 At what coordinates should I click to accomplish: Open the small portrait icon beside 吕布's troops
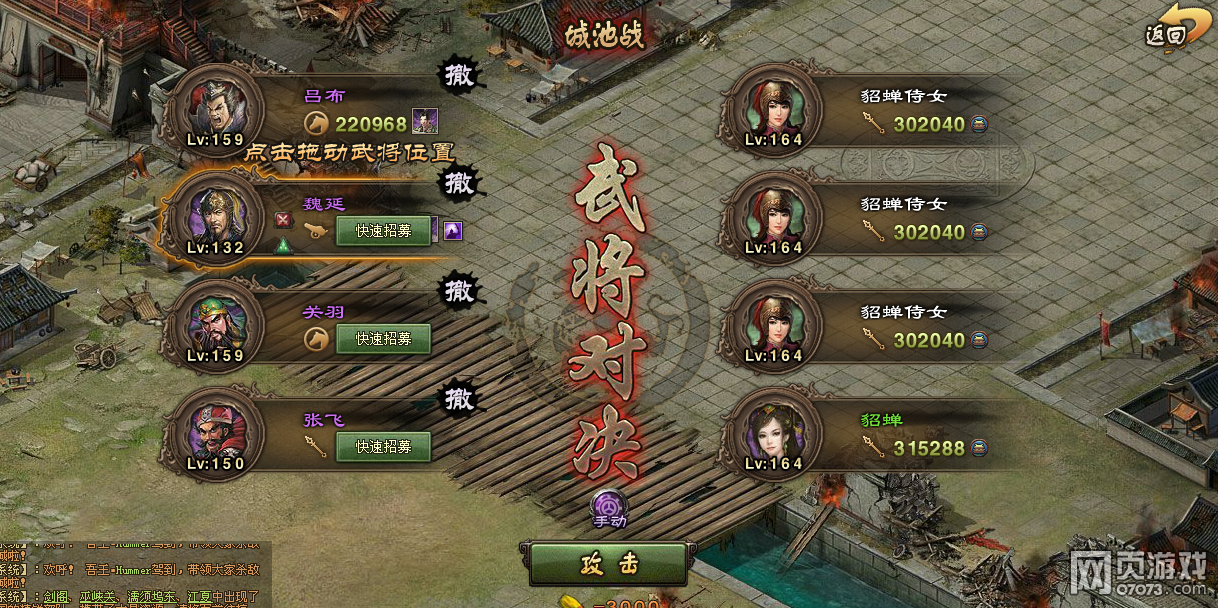click(425, 122)
